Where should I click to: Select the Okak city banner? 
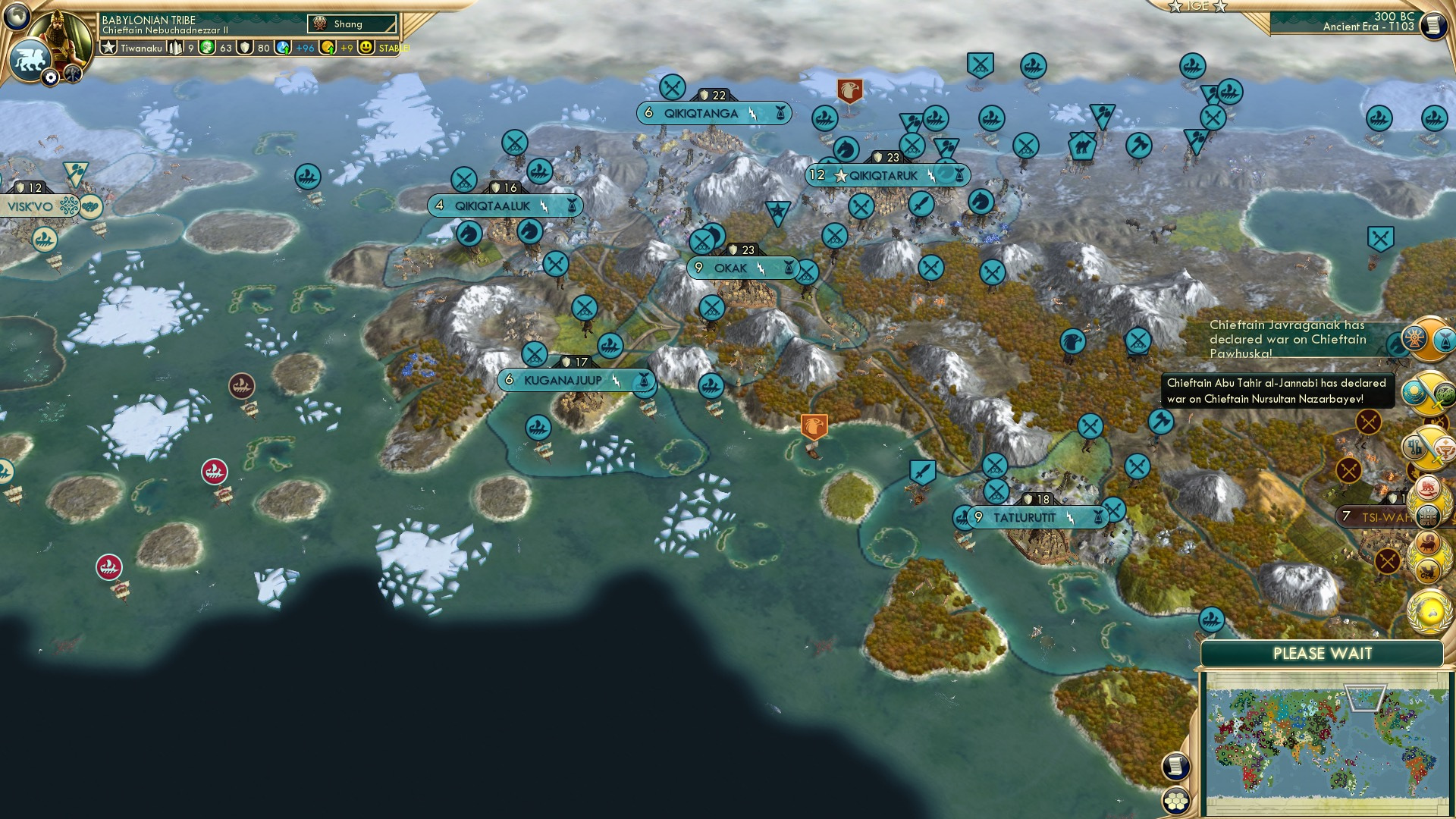[731, 268]
